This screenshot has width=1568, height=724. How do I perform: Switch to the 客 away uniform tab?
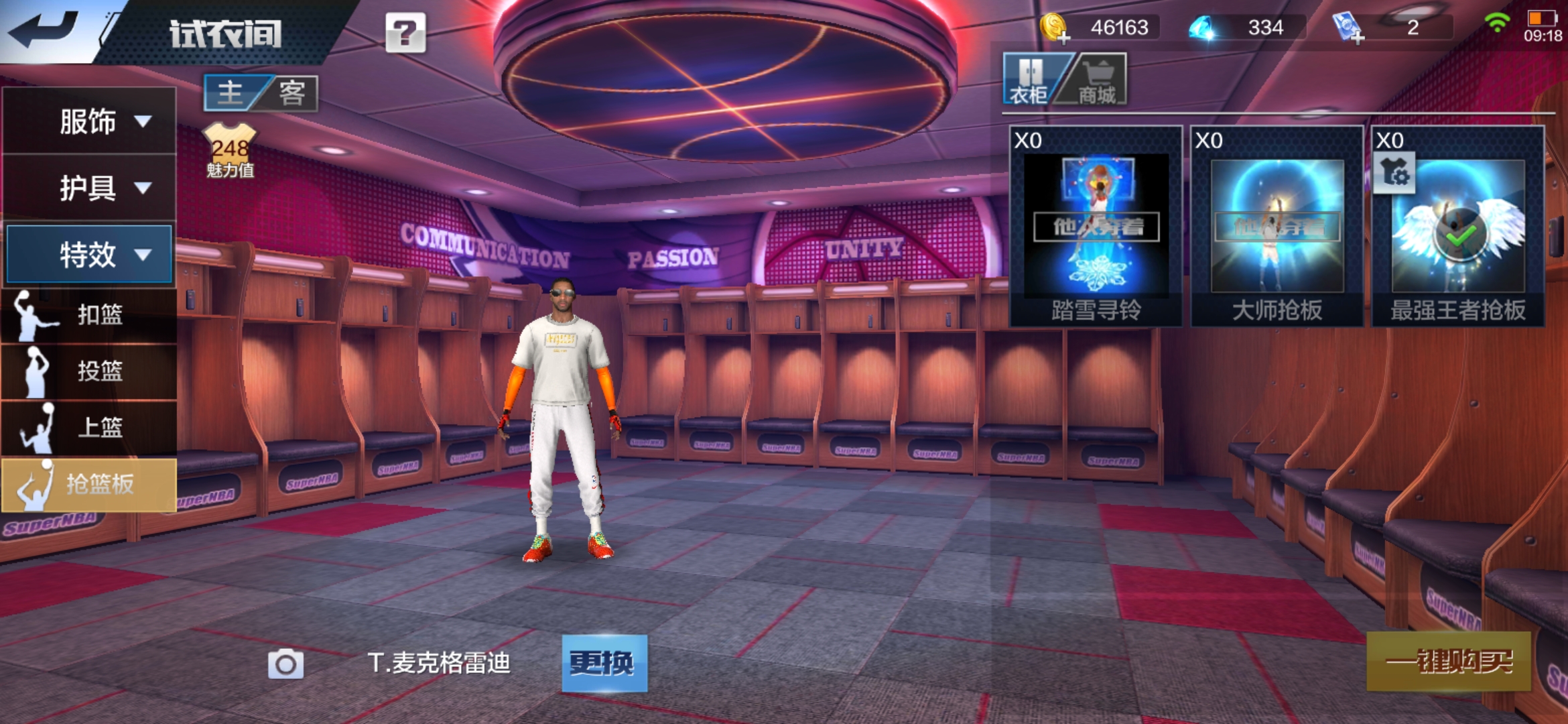point(292,93)
